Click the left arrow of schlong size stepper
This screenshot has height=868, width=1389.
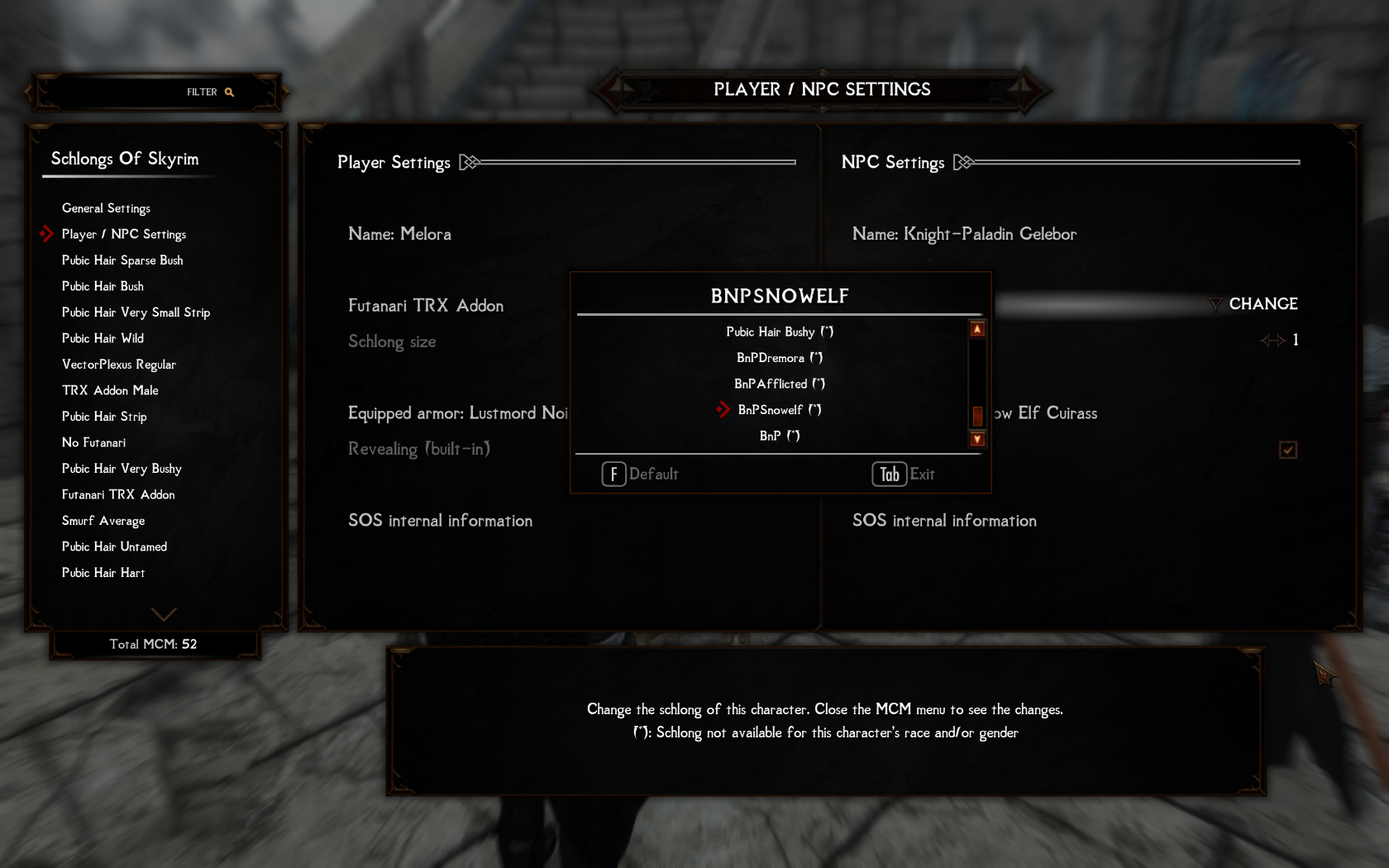point(1265,340)
